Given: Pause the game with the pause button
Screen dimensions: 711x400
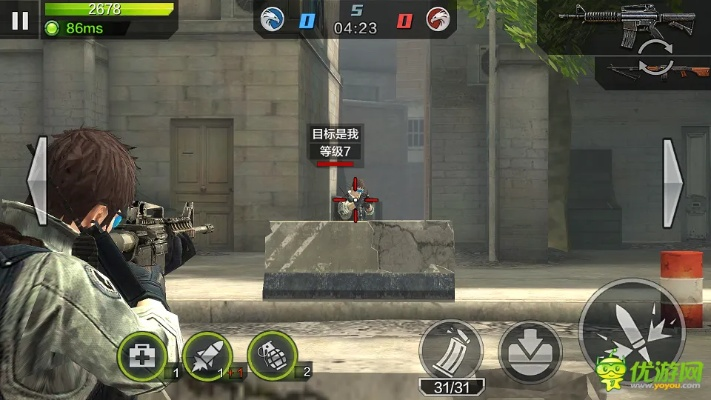Looking at the screenshot, I should point(20,19).
